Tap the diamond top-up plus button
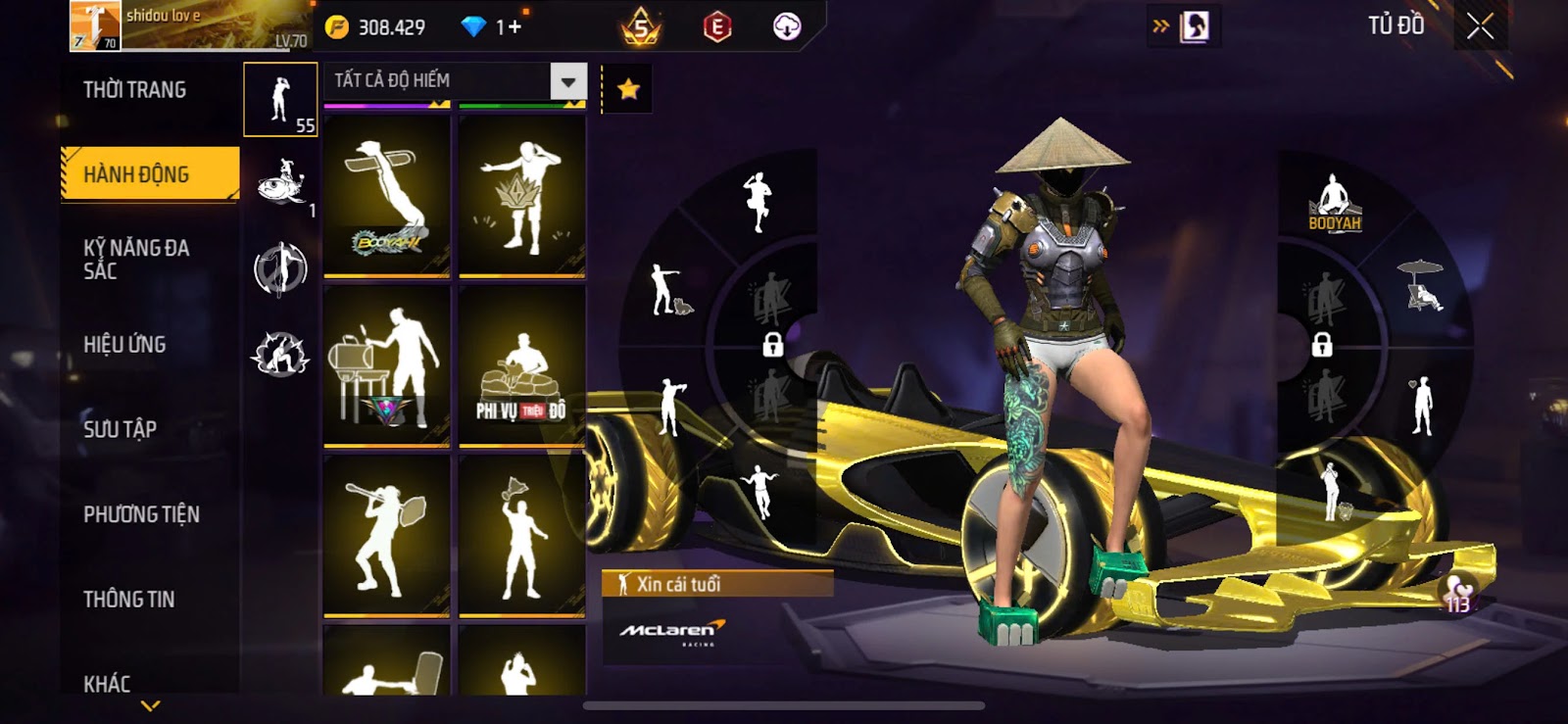 (509, 26)
